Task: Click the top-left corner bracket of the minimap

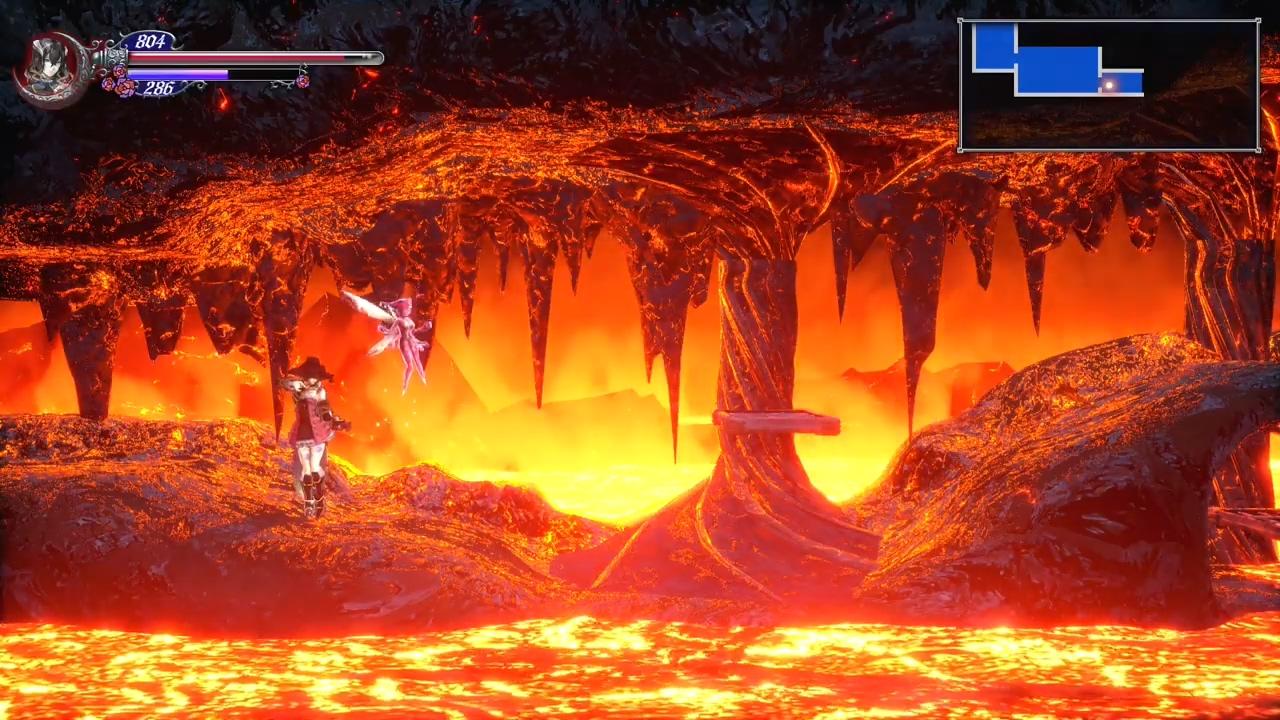Action: click(963, 20)
